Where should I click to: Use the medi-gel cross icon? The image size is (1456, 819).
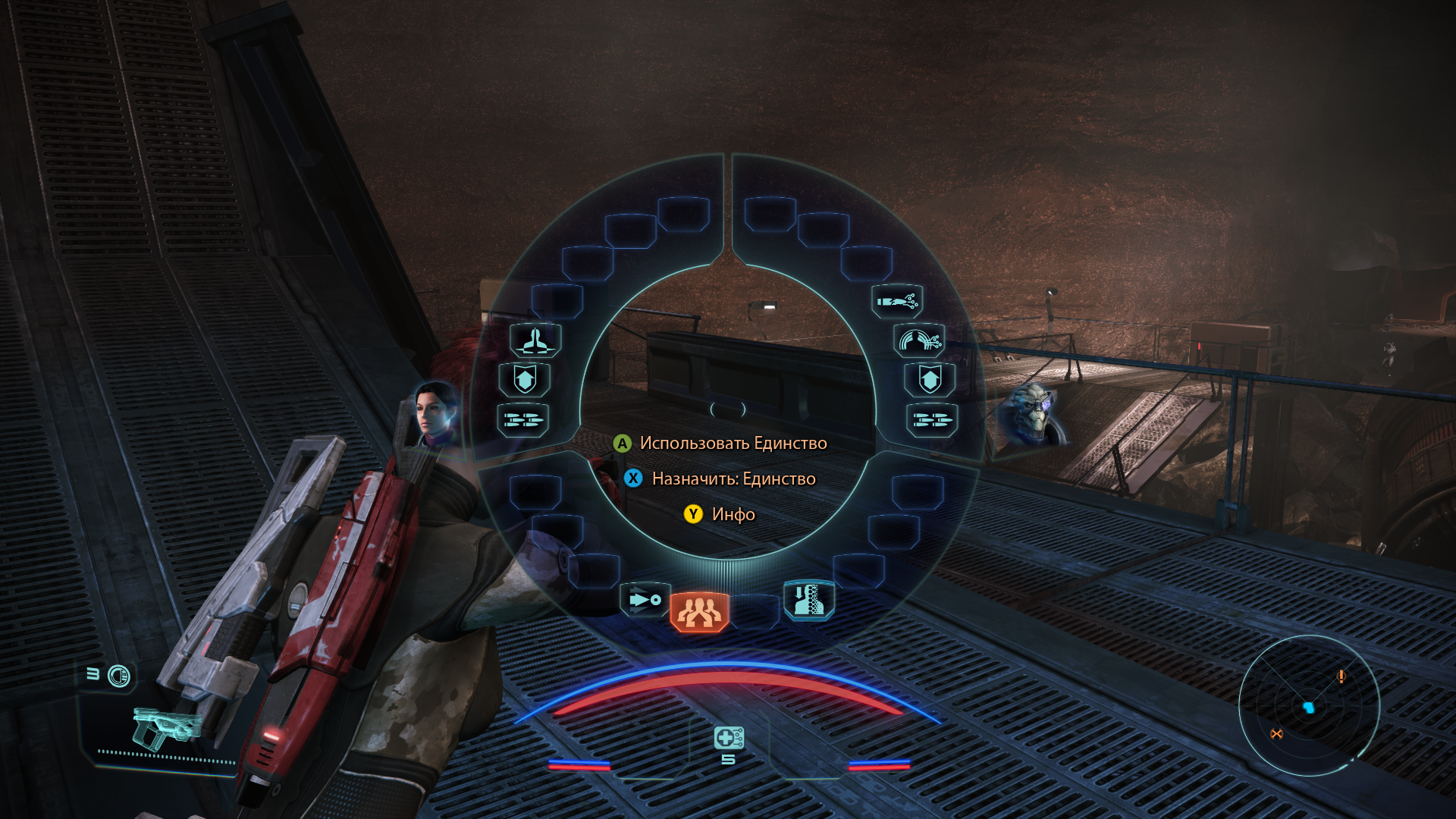point(728,737)
